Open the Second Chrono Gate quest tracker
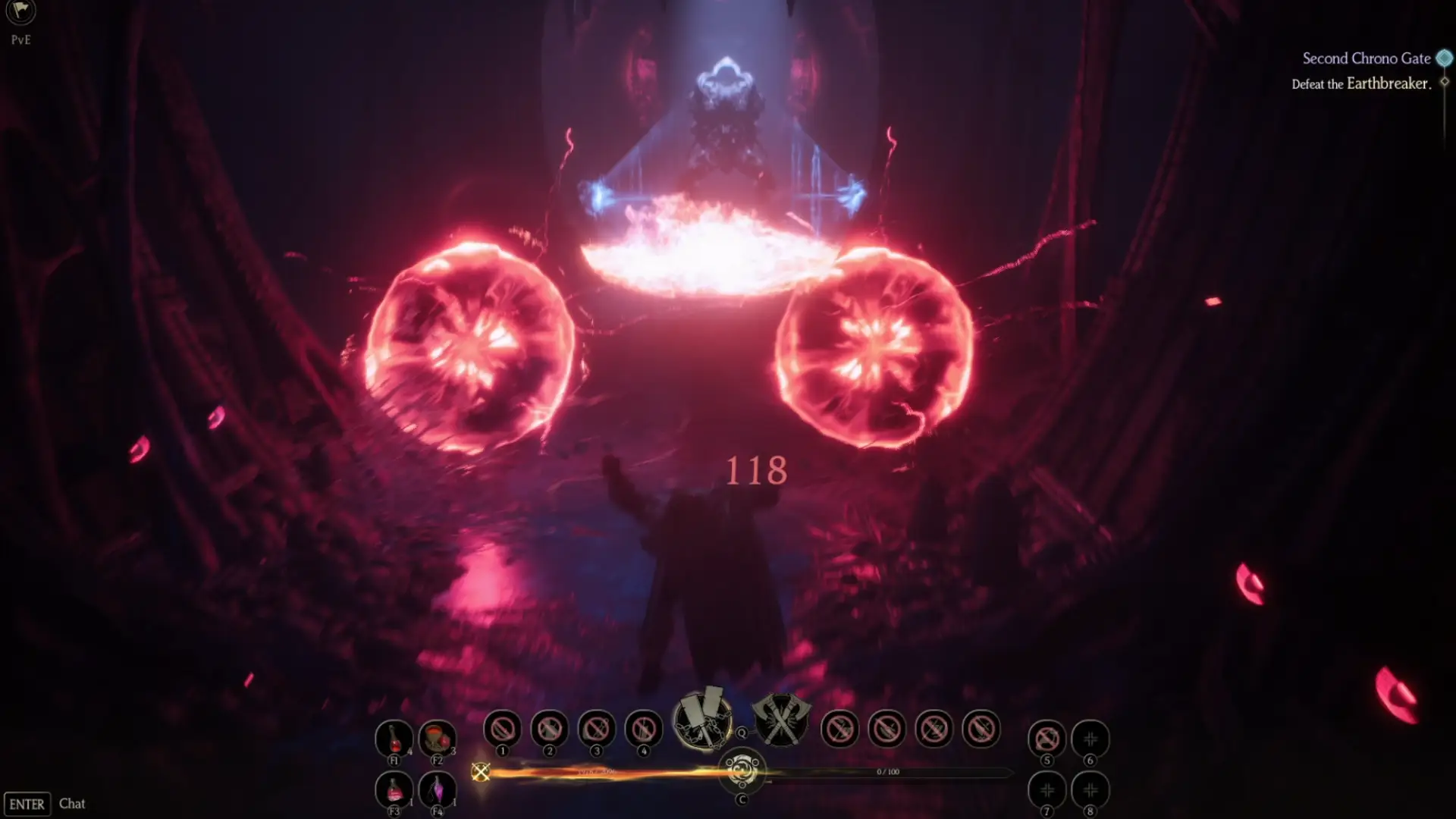The width and height of the screenshot is (1456, 819). click(x=1366, y=58)
